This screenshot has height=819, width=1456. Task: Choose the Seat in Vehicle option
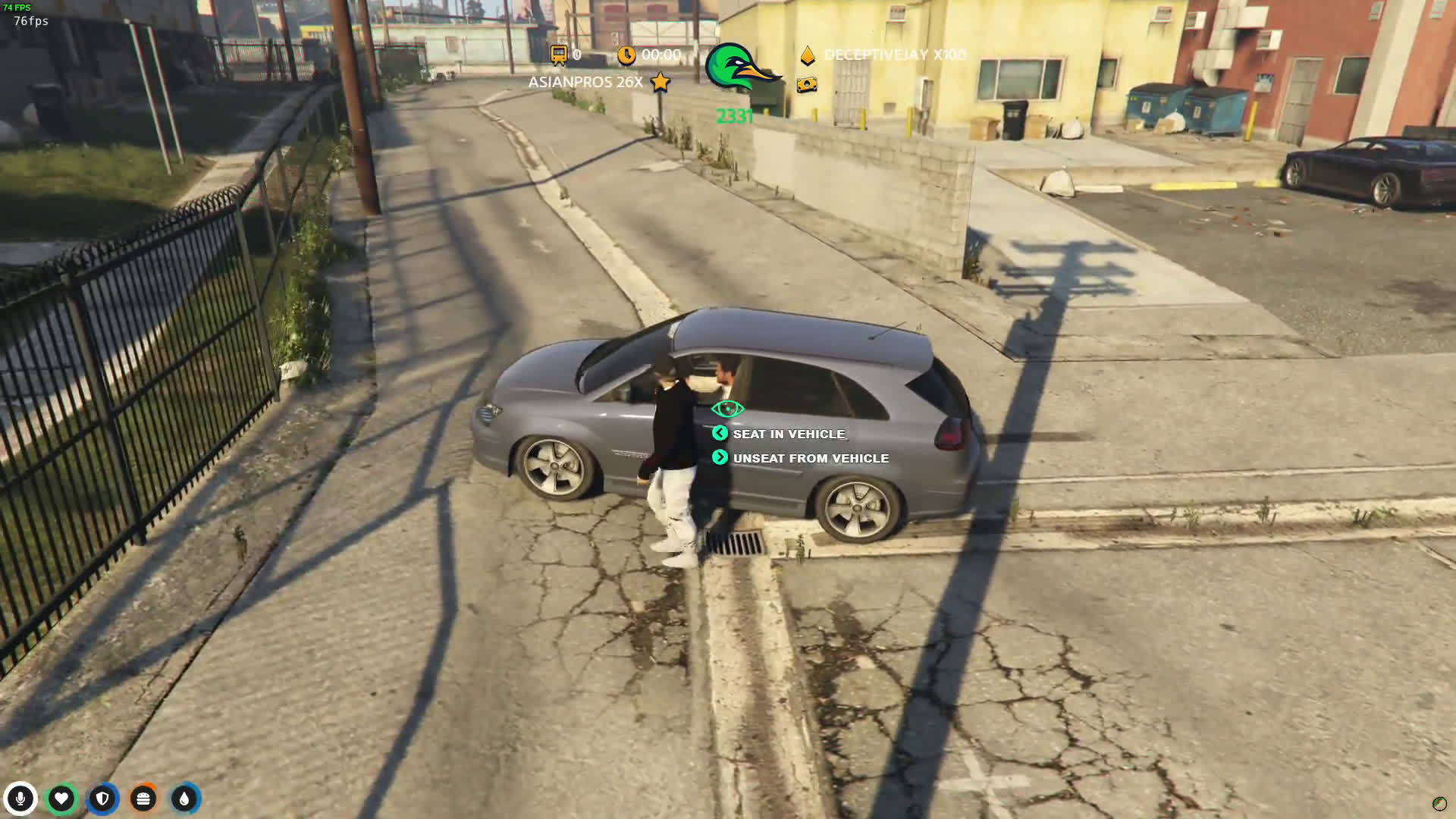point(788,434)
